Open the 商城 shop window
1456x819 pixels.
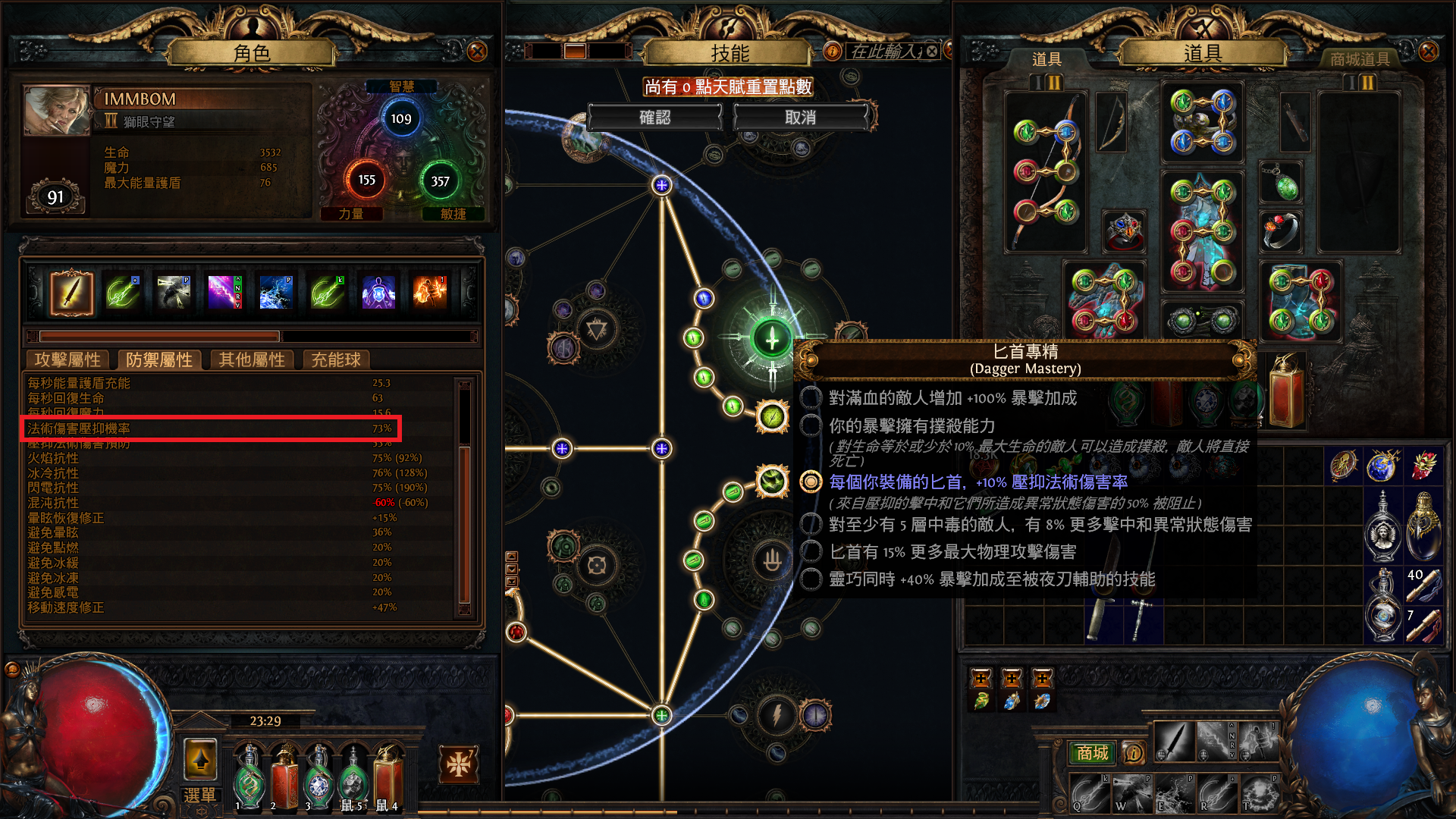[1092, 753]
